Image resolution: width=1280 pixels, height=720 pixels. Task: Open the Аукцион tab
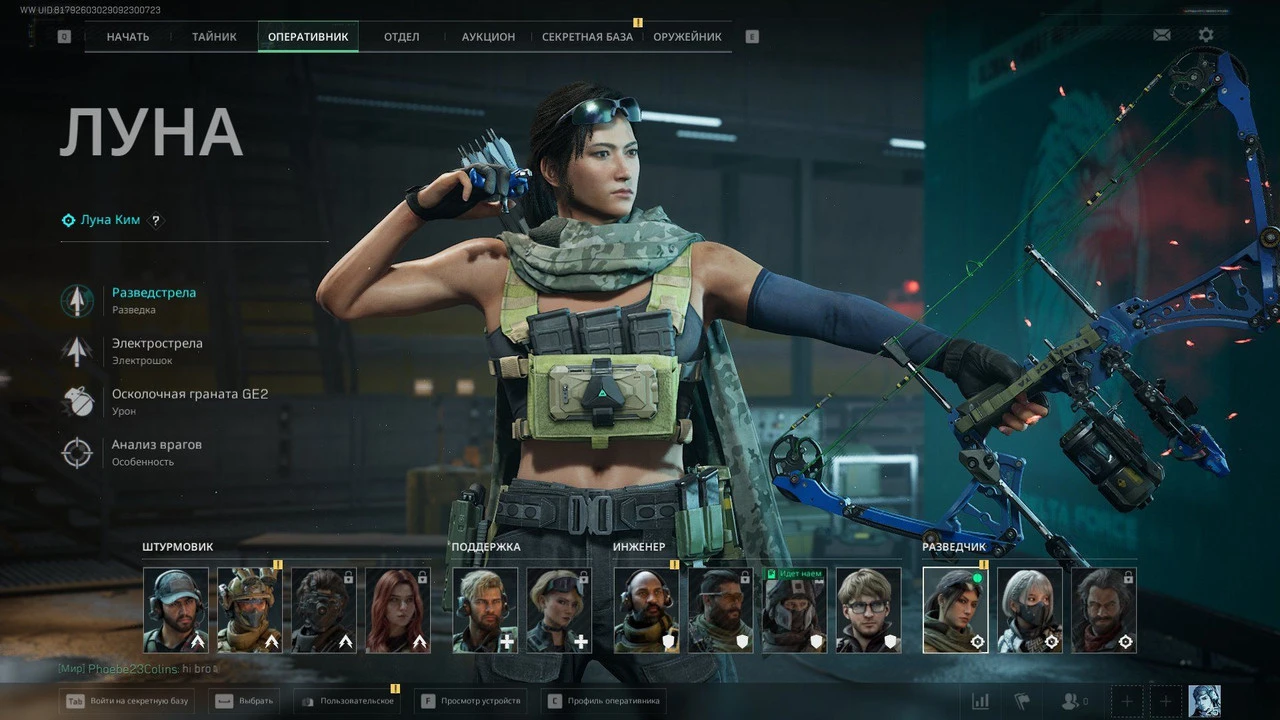[x=488, y=37]
